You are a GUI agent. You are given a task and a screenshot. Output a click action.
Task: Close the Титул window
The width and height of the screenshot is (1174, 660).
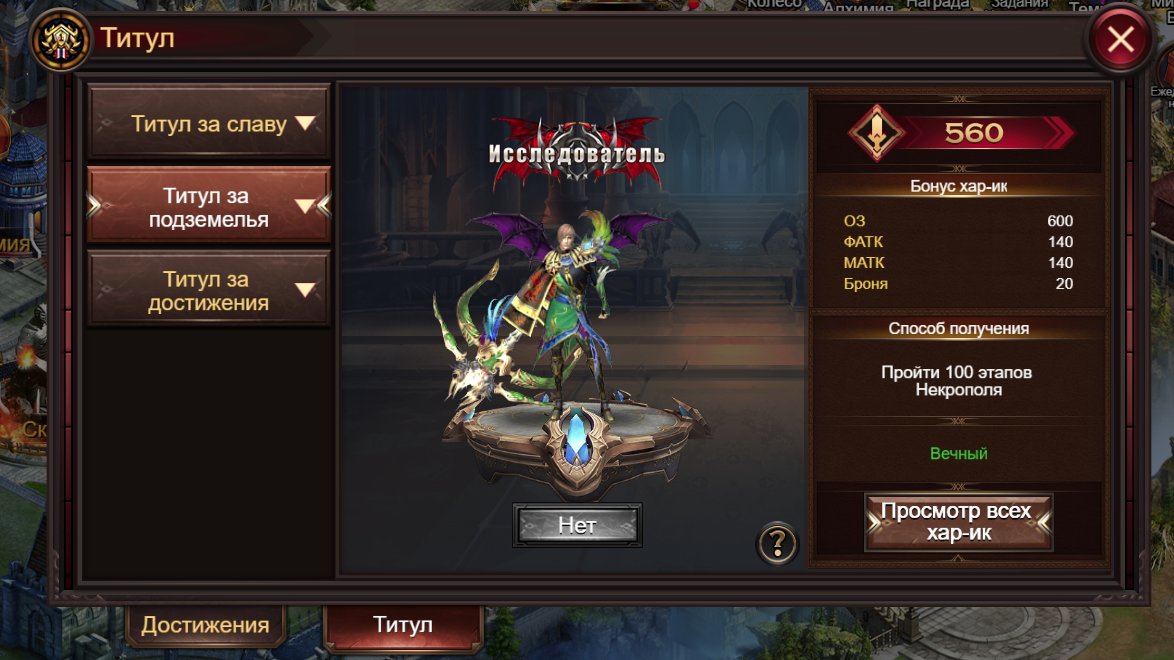pos(1120,40)
